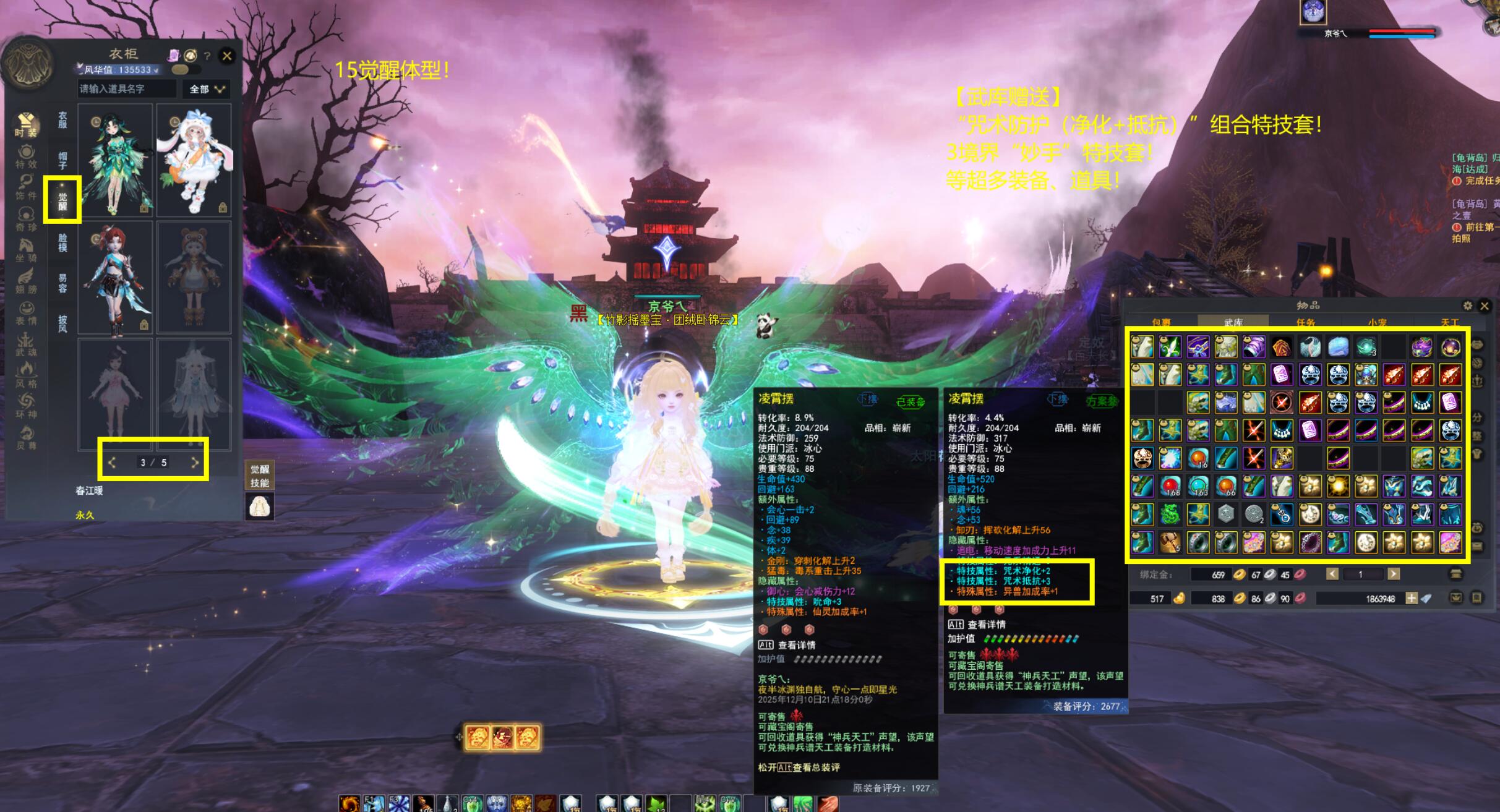The width and height of the screenshot is (1500, 812).
Task: Click the item name search field
Action: tap(127, 89)
